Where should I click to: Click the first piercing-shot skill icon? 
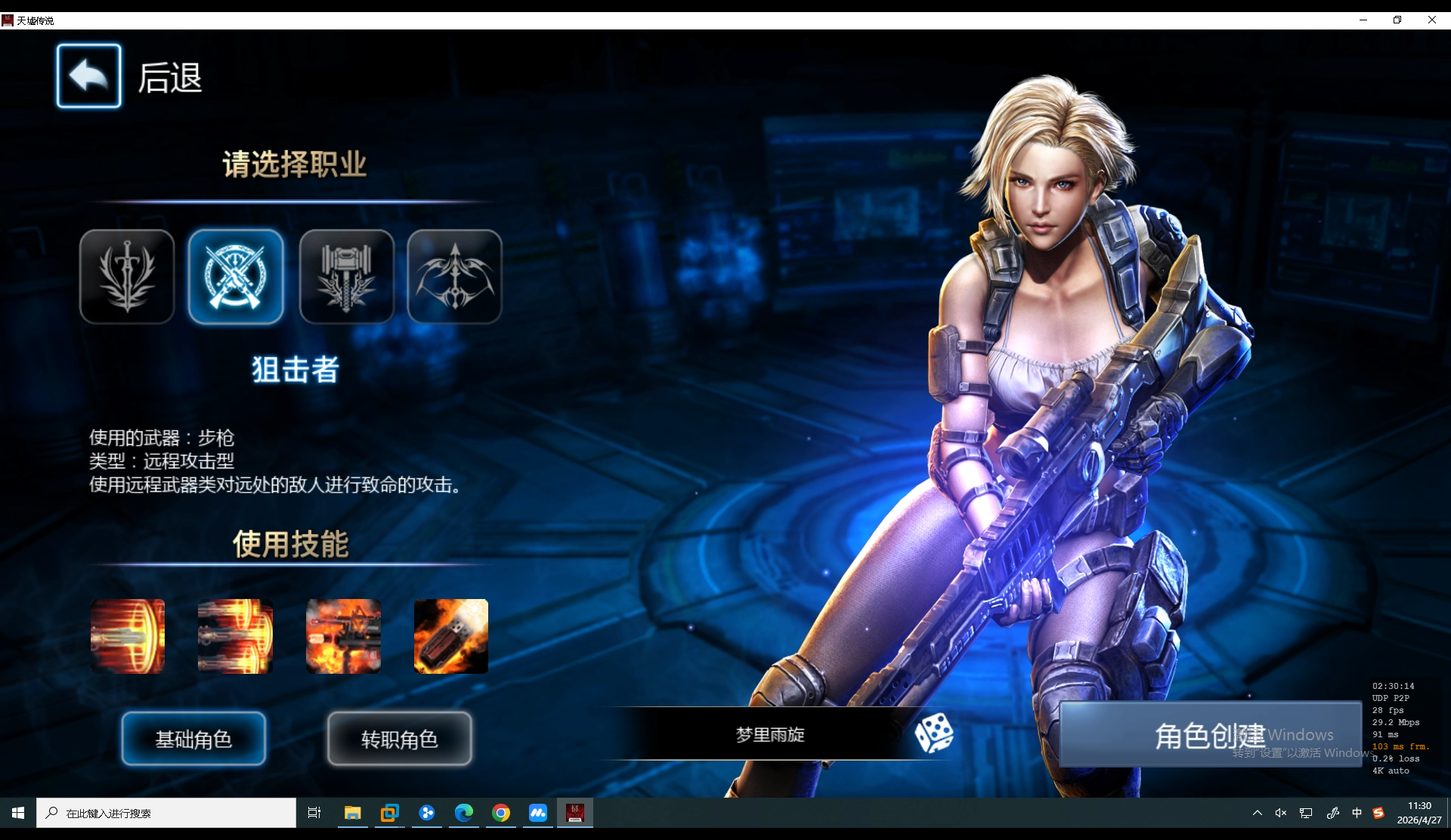pos(127,636)
